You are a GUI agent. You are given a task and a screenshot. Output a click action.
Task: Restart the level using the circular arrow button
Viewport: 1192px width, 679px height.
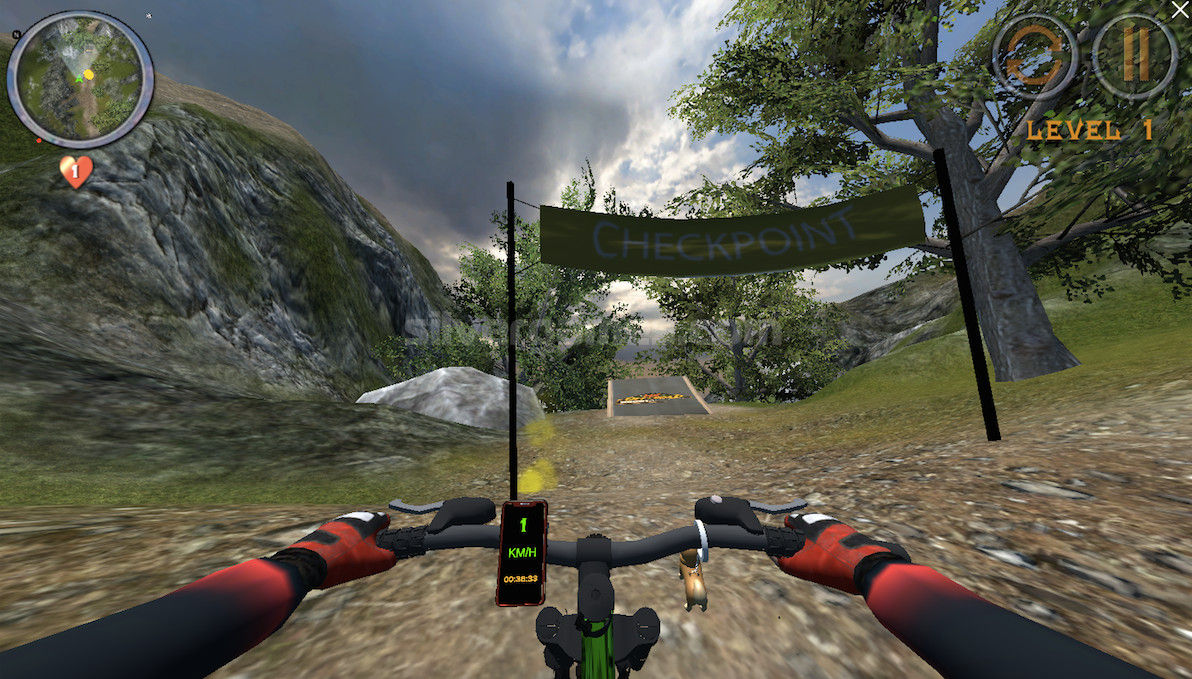coord(1035,58)
